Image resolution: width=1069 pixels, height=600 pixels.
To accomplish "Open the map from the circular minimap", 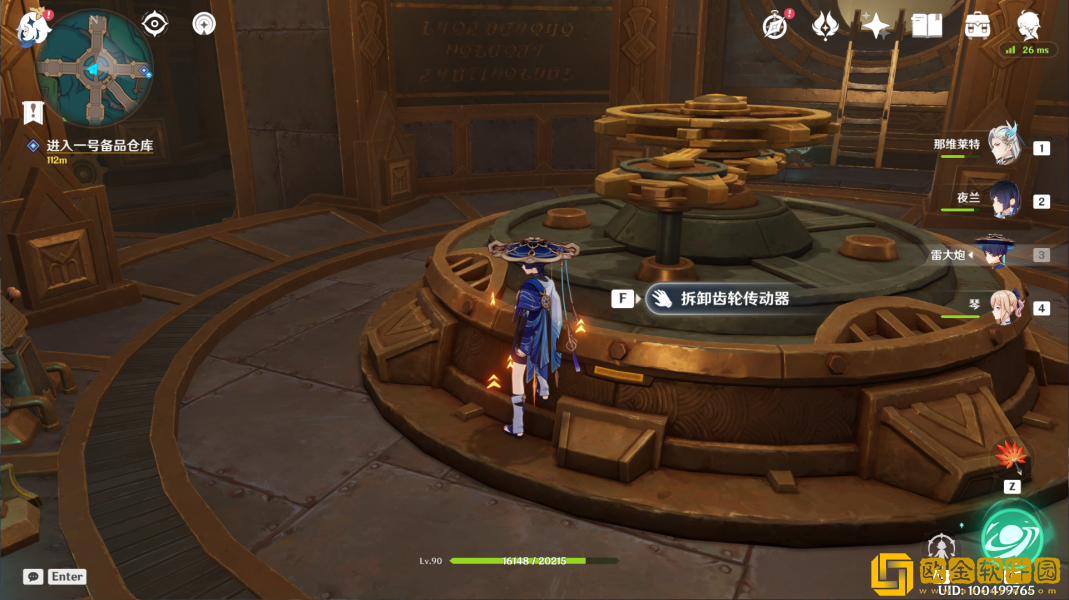I will point(95,68).
